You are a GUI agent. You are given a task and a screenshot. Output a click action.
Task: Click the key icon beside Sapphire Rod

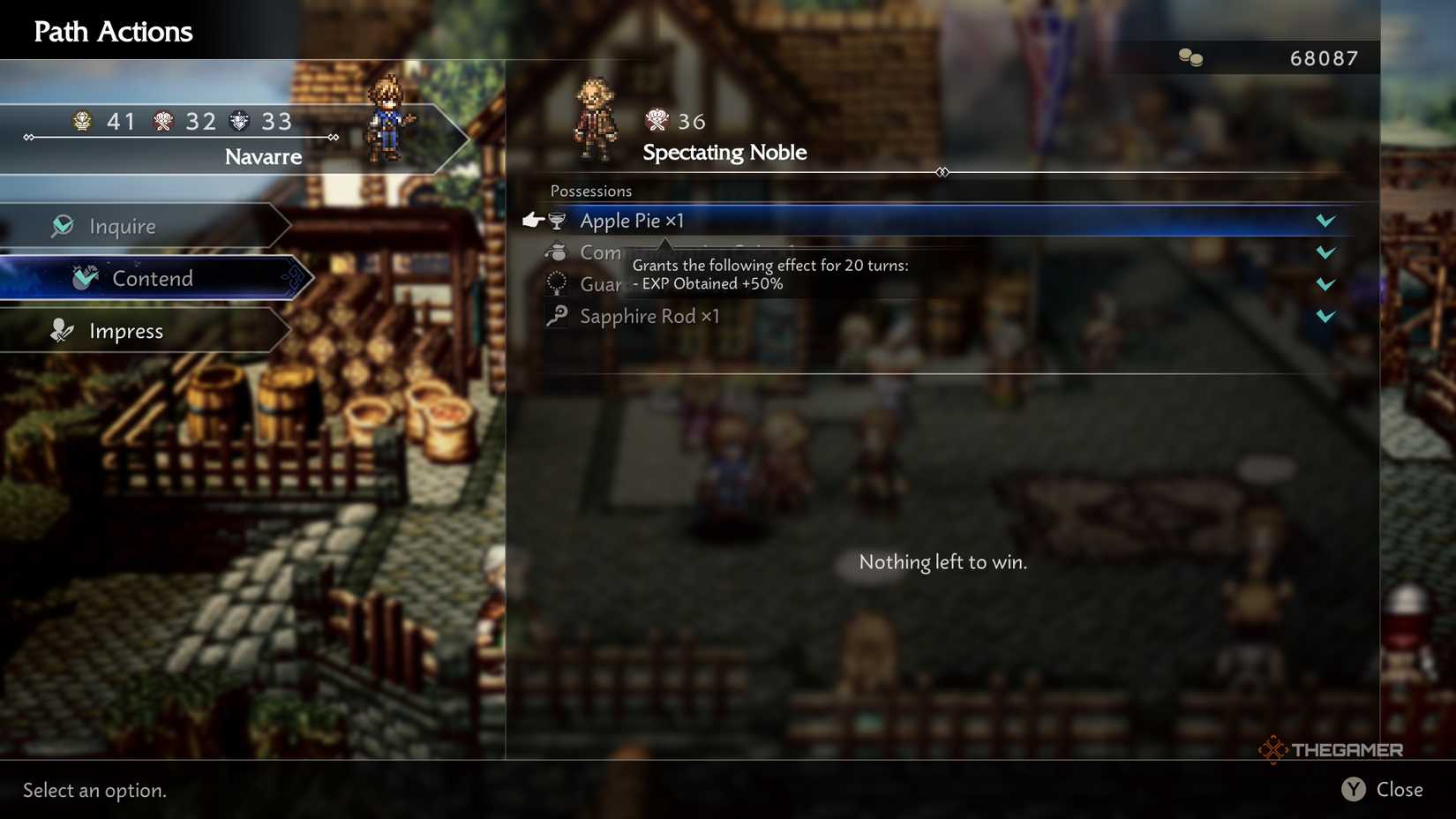click(556, 316)
